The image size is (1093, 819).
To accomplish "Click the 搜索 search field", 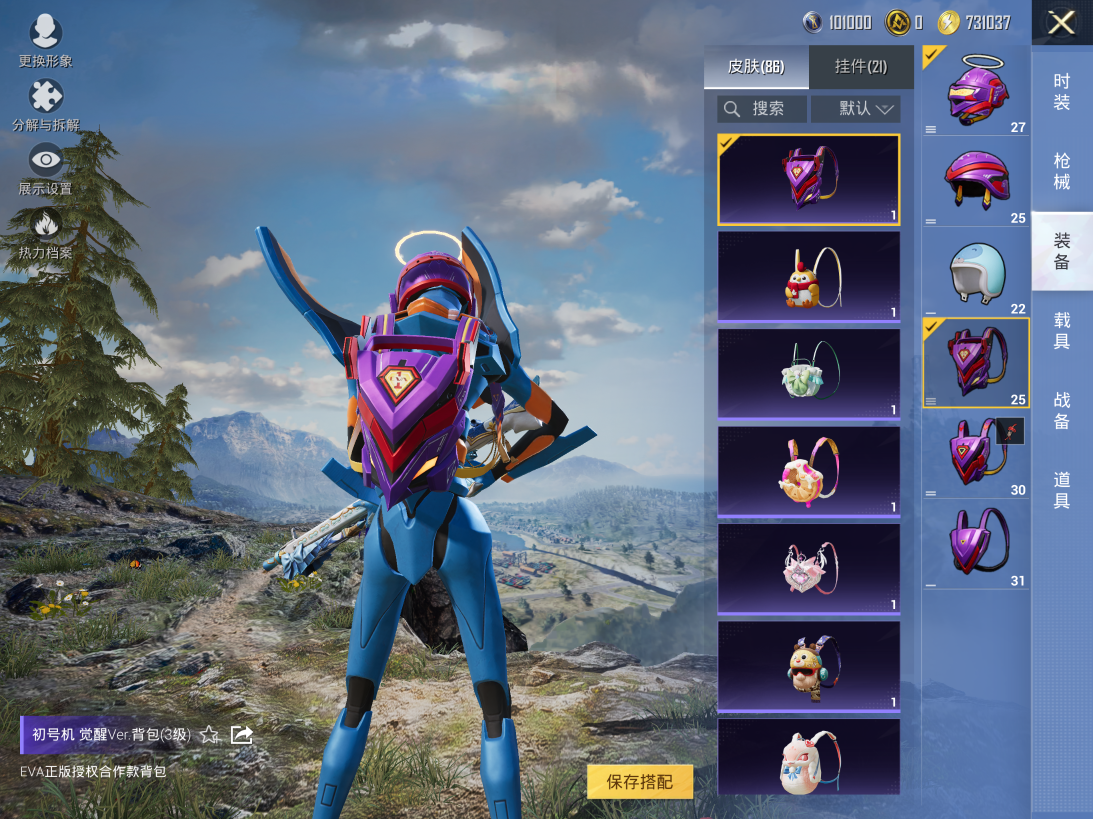I will pos(762,109).
